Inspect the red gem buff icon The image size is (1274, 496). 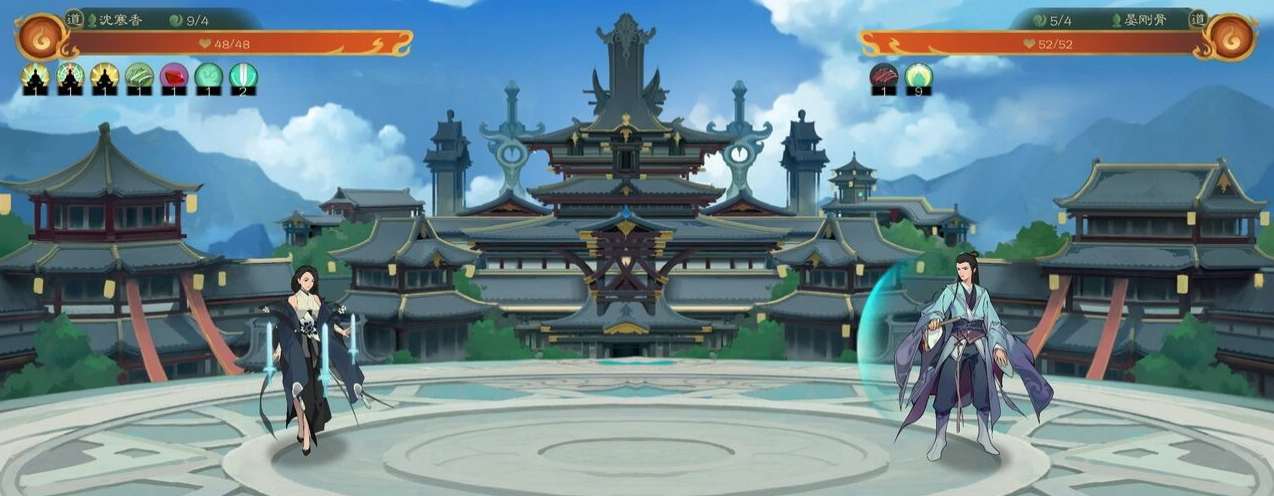coord(174,77)
